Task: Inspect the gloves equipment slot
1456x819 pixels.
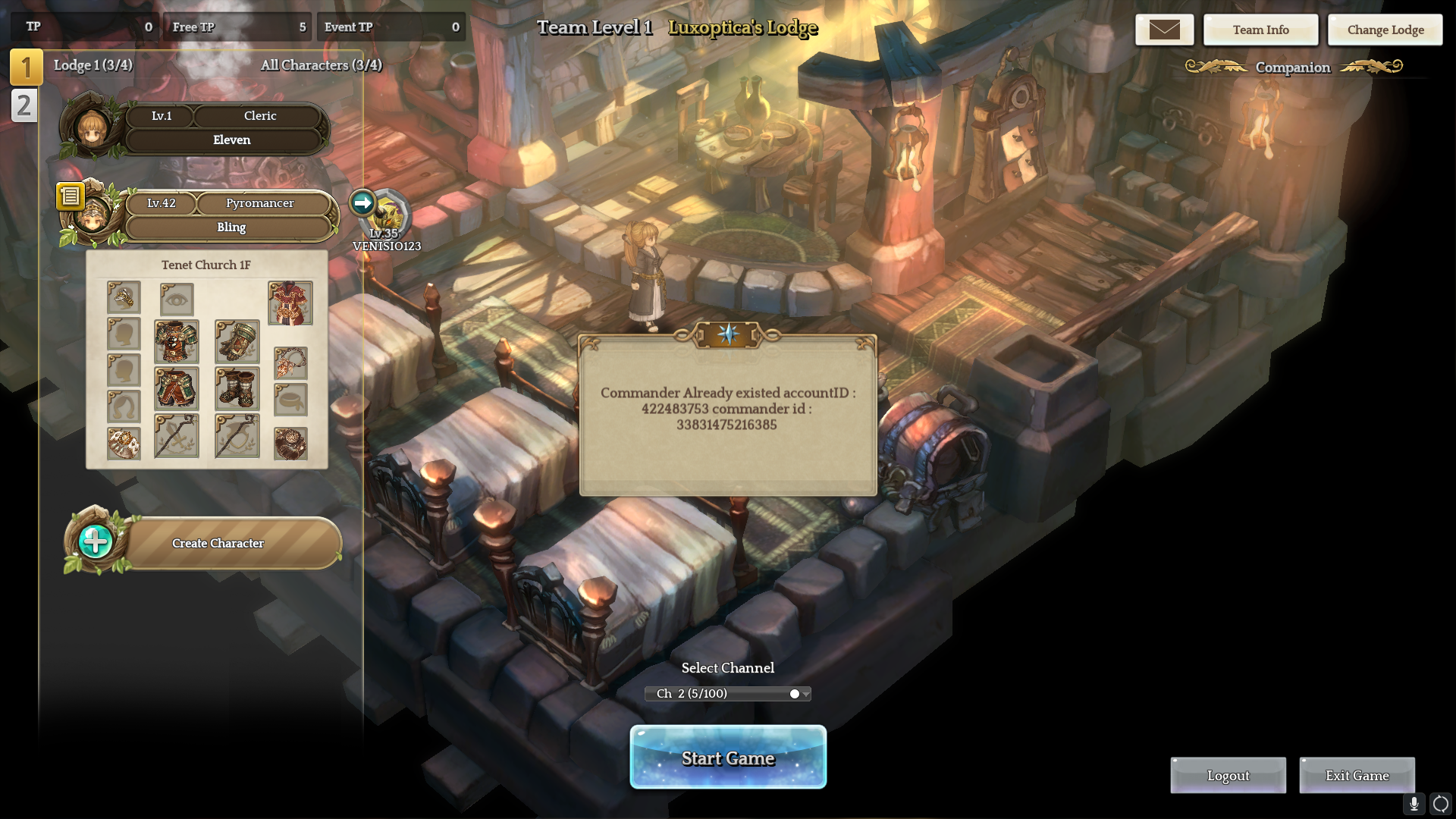Action: click(237, 341)
